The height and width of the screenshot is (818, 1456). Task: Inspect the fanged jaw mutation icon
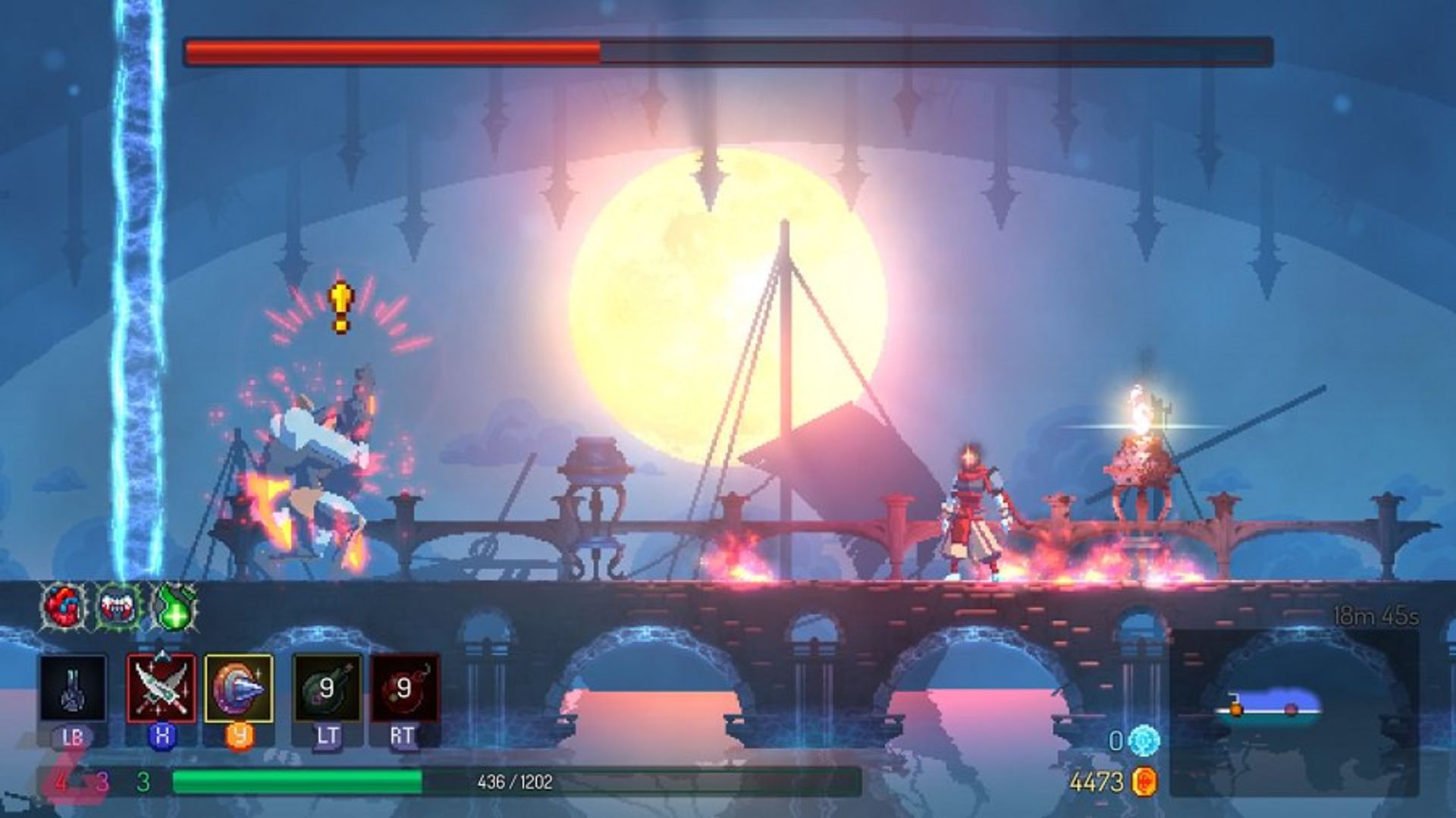(x=118, y=606)
